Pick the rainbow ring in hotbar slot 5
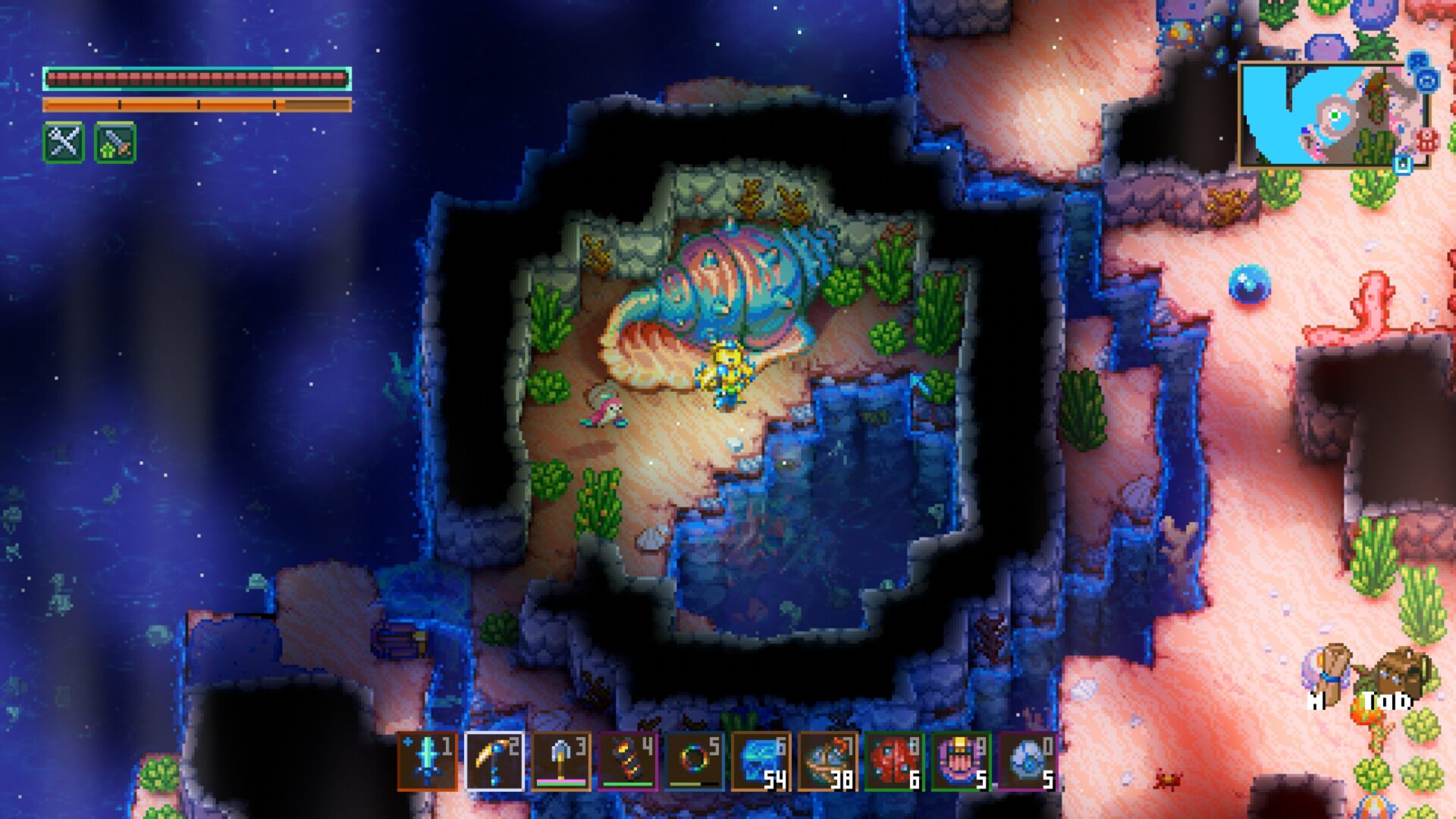The width and height of the screenshot is (1456, 819). click(694, 761)
